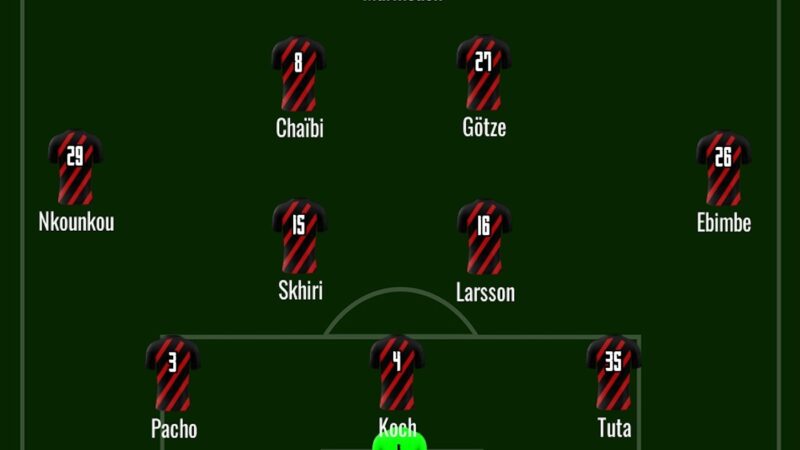Choose Larsson's number 16 shirt
The width and height of the screenshot is (800, 450).
click(484, 236)
